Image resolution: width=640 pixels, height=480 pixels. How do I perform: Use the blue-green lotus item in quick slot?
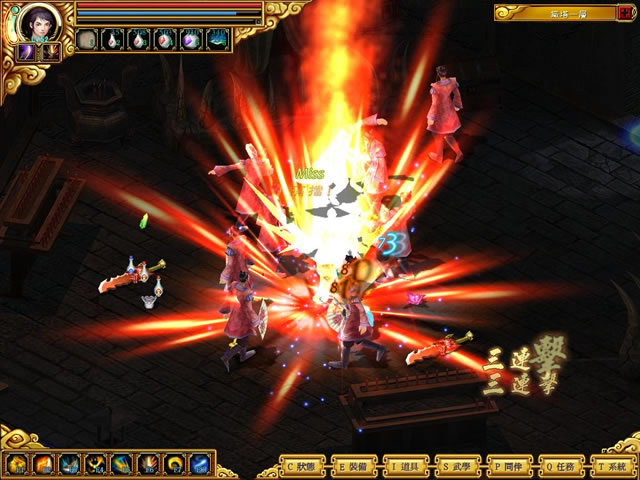point(218,40)
